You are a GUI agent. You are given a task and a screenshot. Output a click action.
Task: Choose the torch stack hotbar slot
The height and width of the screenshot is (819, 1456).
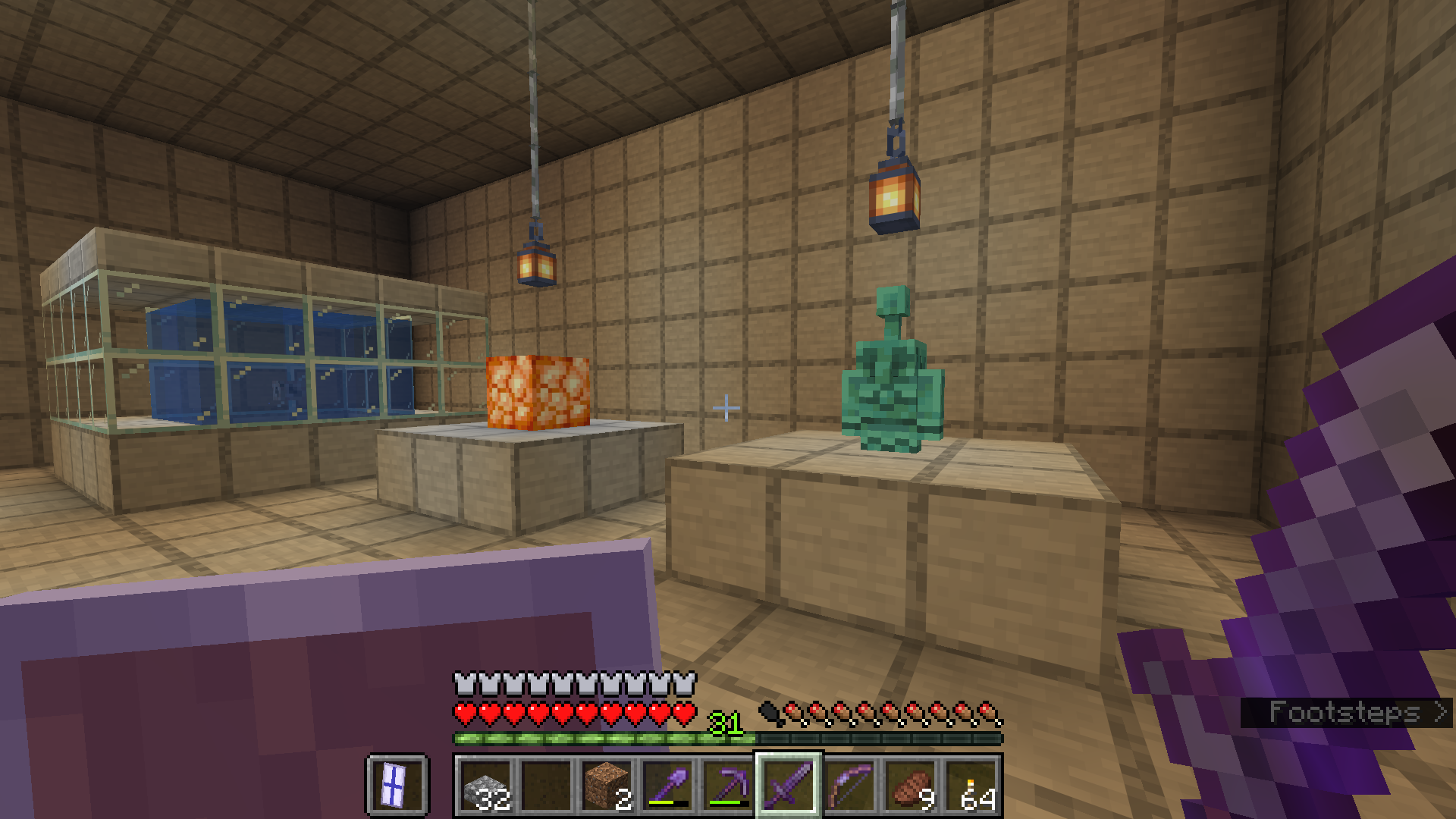click(x=971, y=786)
